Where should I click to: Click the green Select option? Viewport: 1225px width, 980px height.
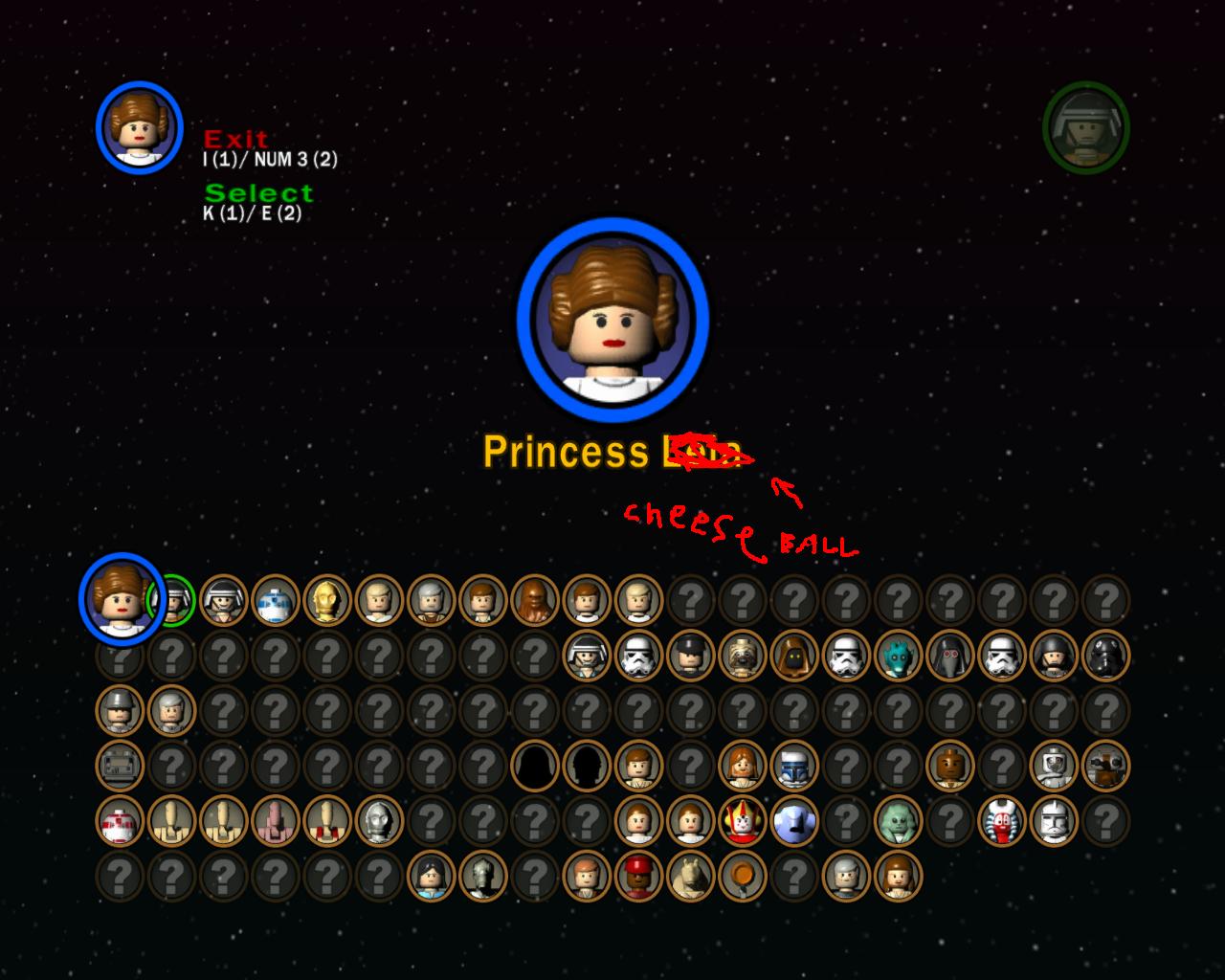(x=258, y=193)
